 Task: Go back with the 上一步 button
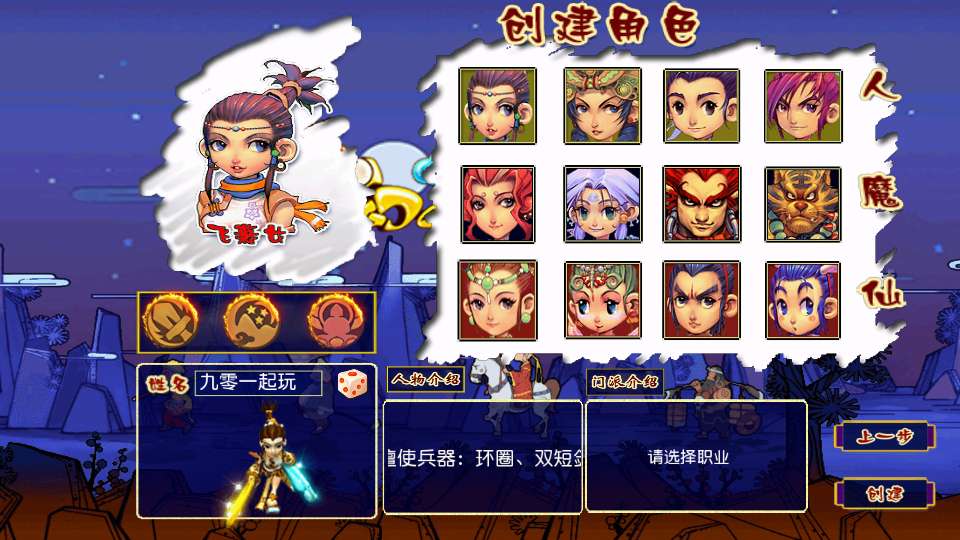tap(884, 436)
